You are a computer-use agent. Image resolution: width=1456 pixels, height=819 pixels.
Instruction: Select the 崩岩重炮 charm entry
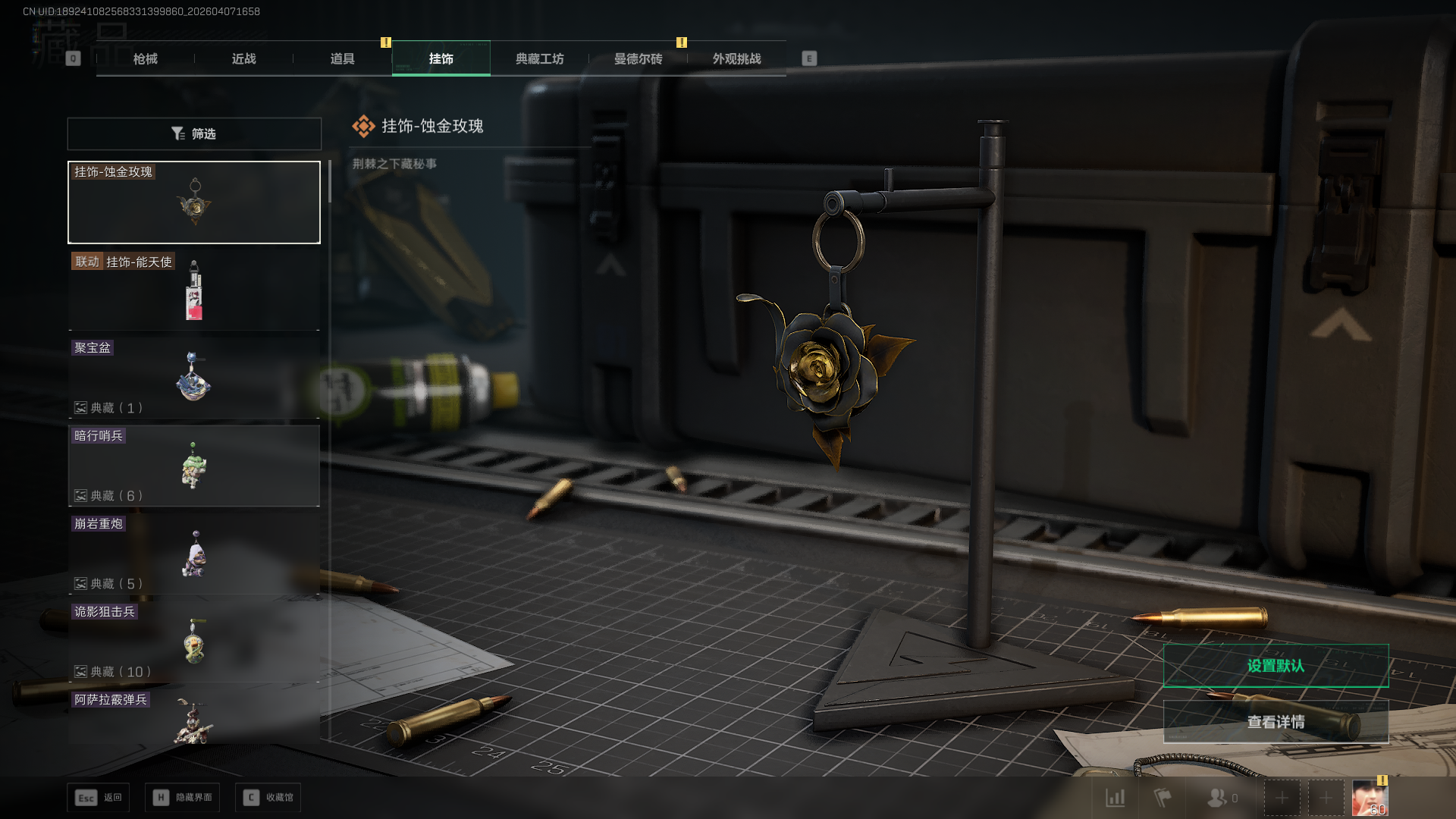(194, 554)
